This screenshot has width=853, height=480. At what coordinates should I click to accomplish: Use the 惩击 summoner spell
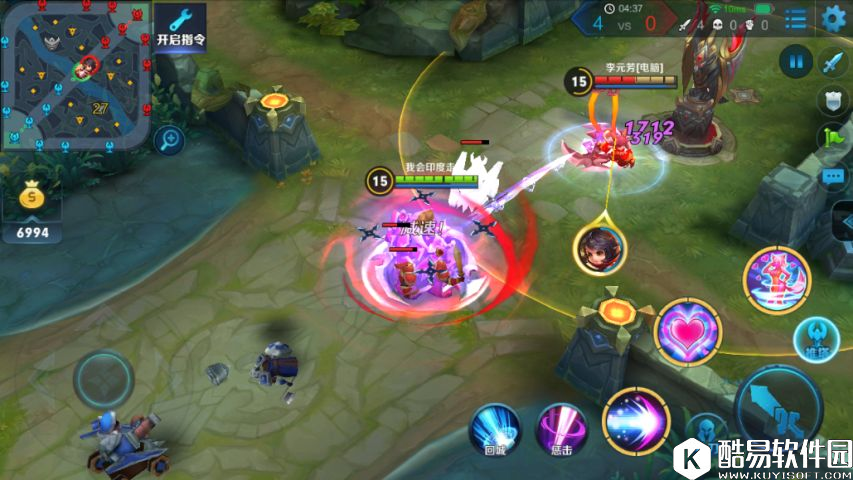pyautogui.click(x=562, y=430)
